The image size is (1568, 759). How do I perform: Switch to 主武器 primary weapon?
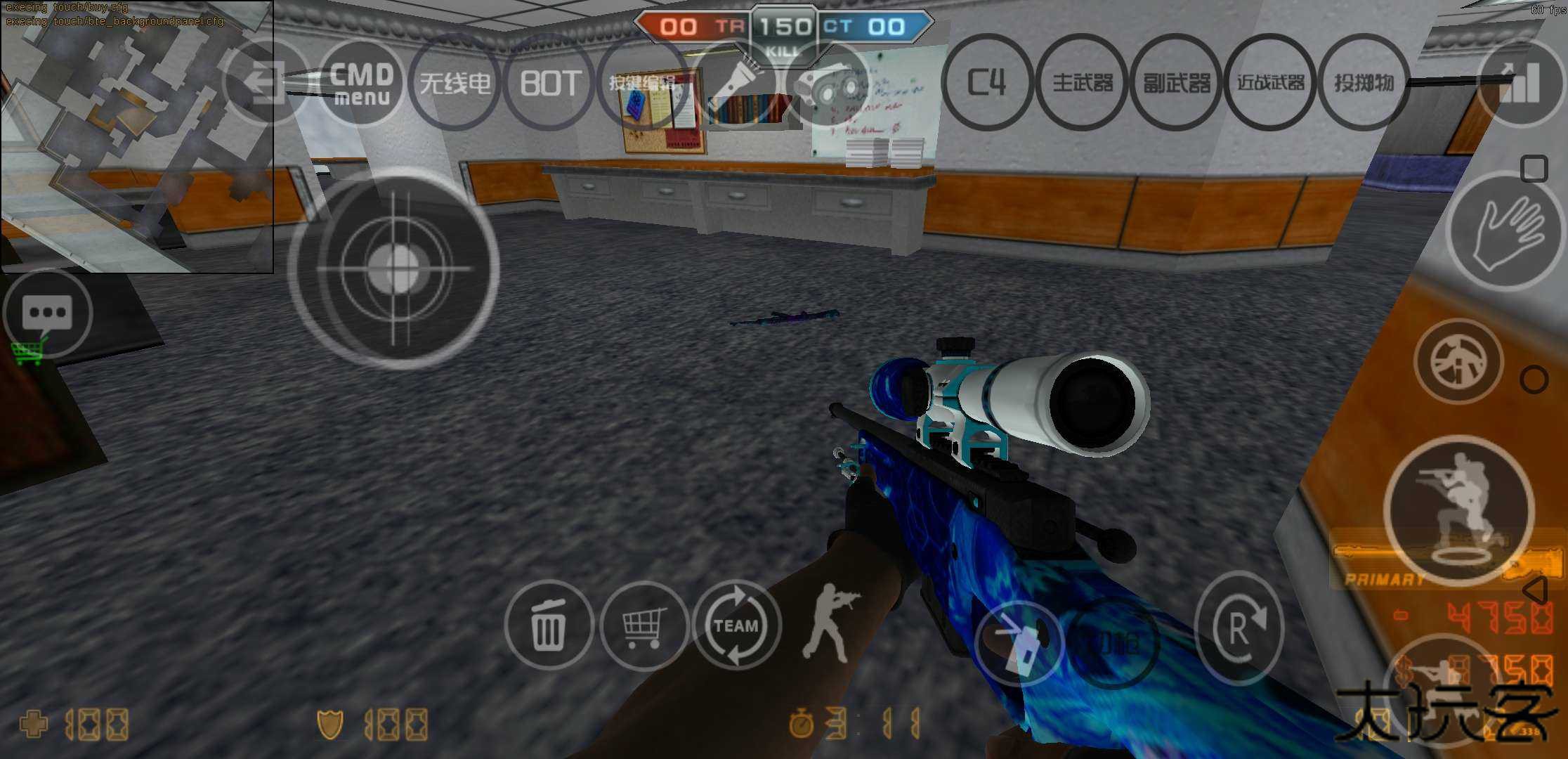pos(1083,83)
